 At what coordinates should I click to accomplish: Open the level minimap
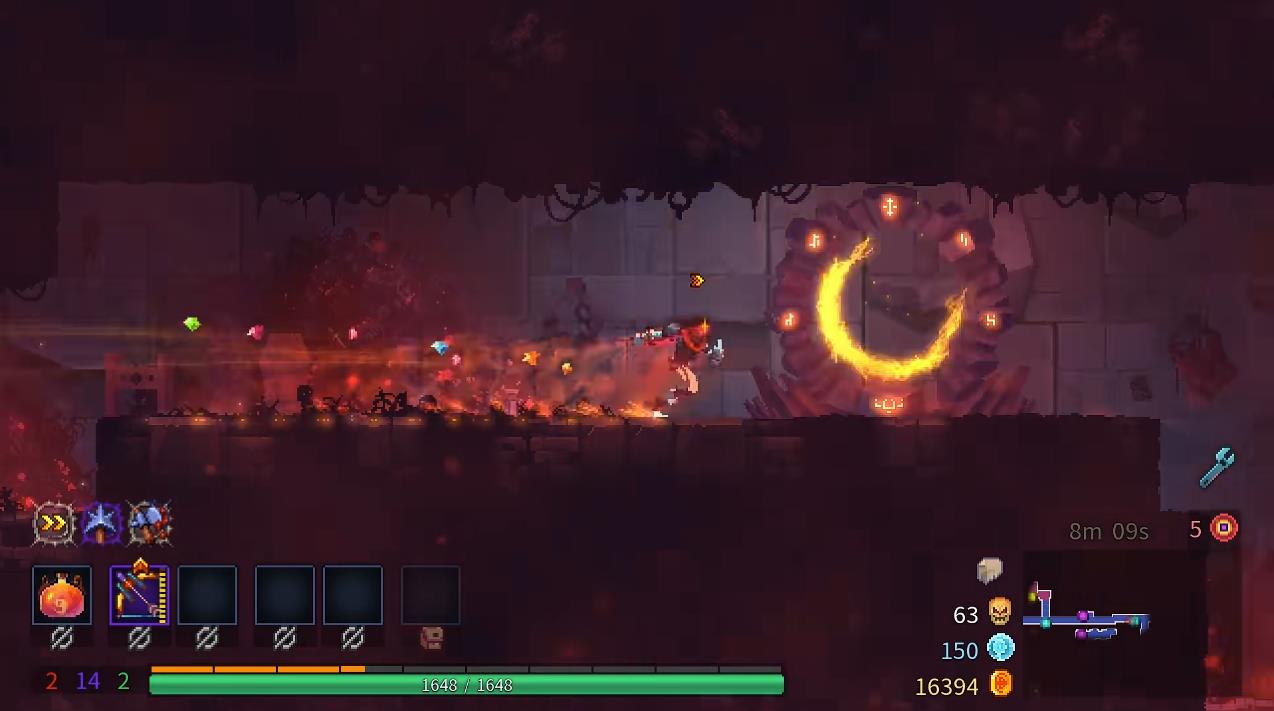tap(1090, 612)
